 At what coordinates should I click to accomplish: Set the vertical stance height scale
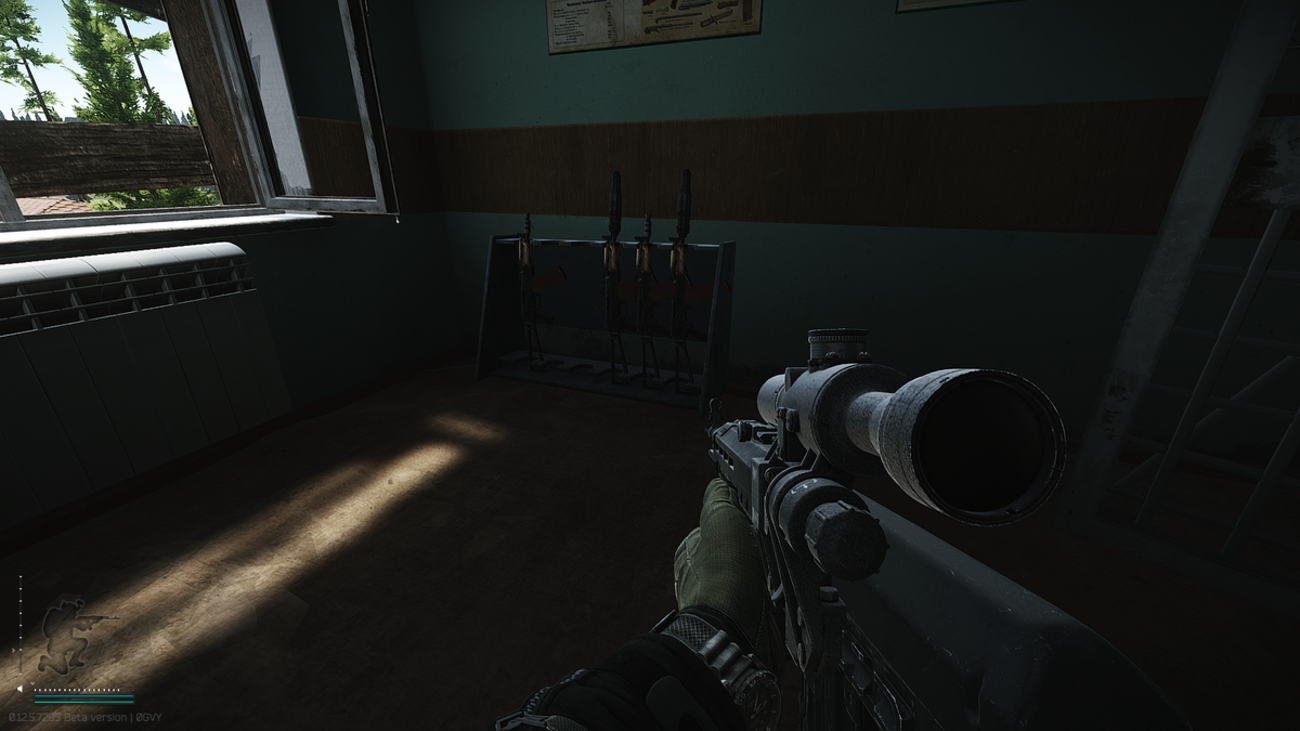(21, 627)
